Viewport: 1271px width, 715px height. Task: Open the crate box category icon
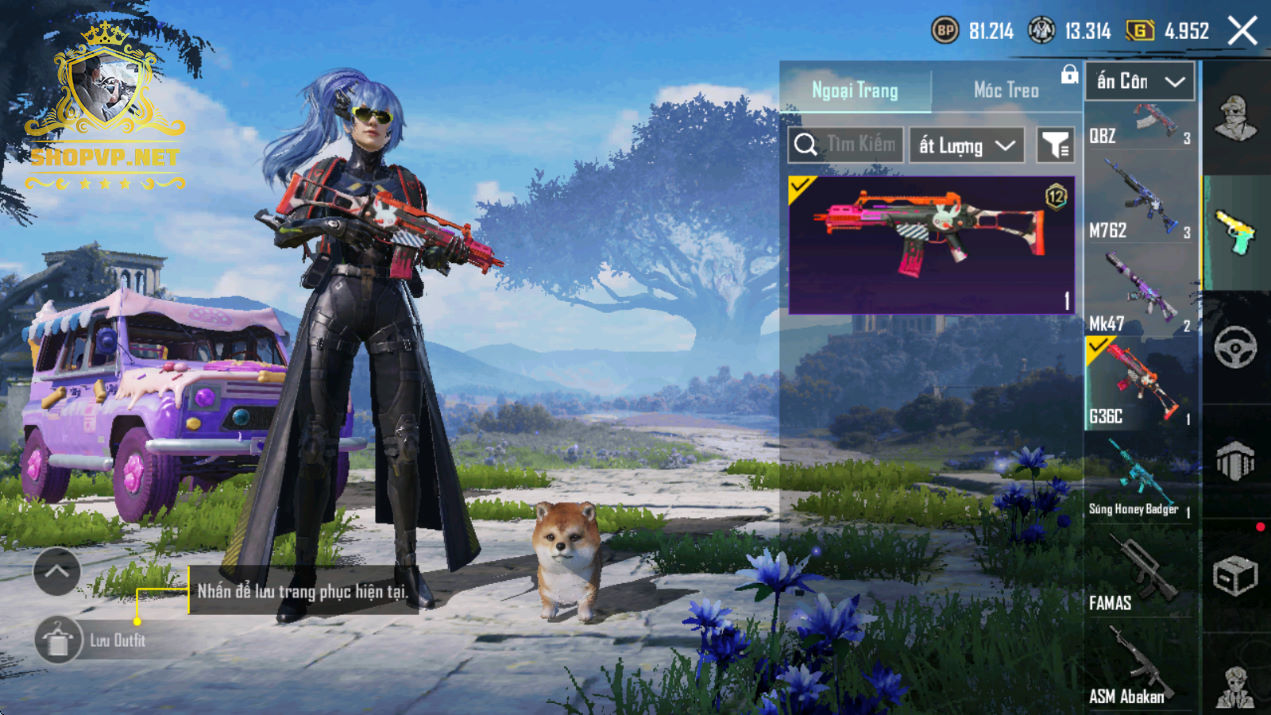(1236, 577)
